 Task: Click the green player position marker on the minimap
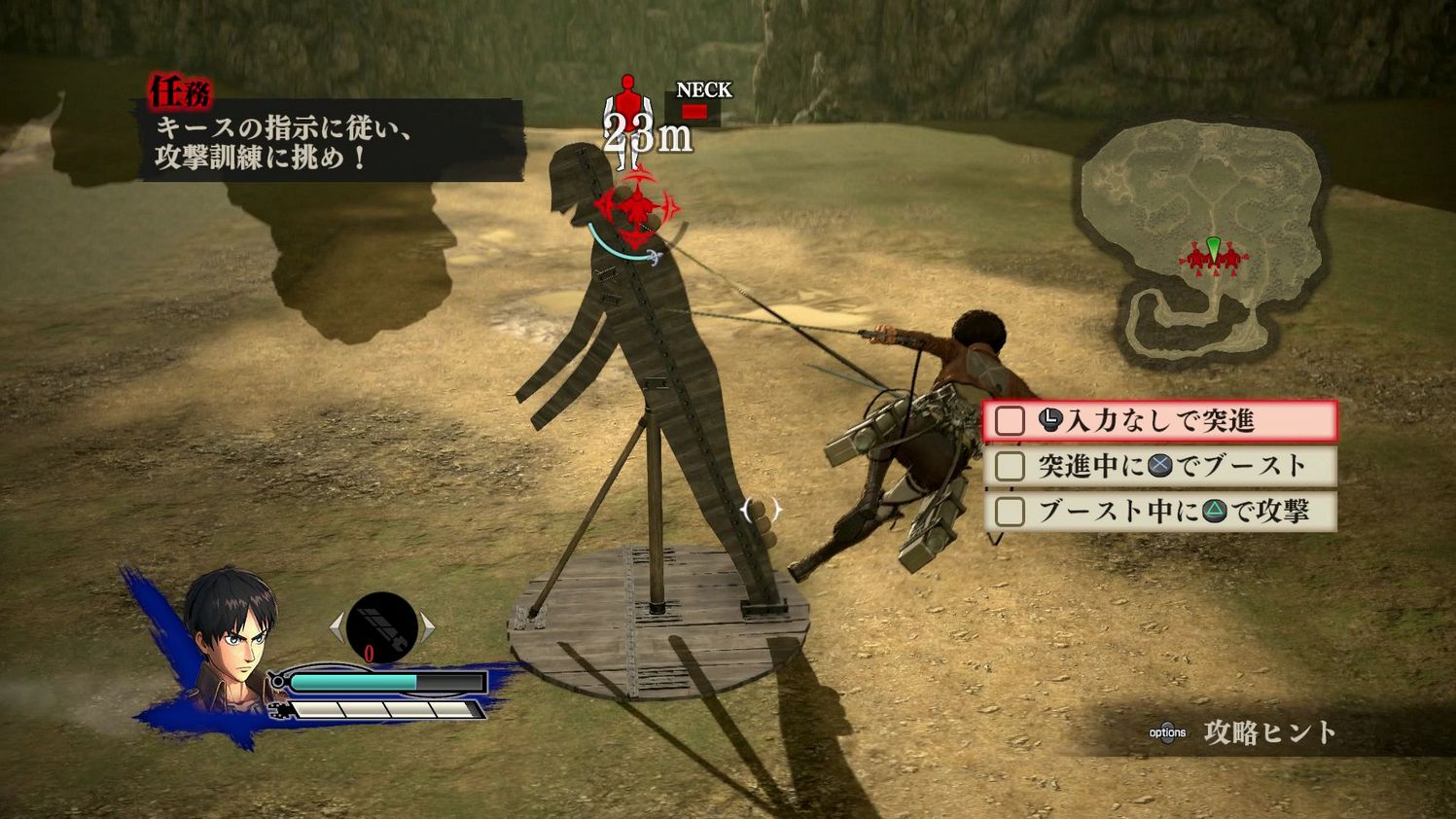click(x=1213, y=248)
